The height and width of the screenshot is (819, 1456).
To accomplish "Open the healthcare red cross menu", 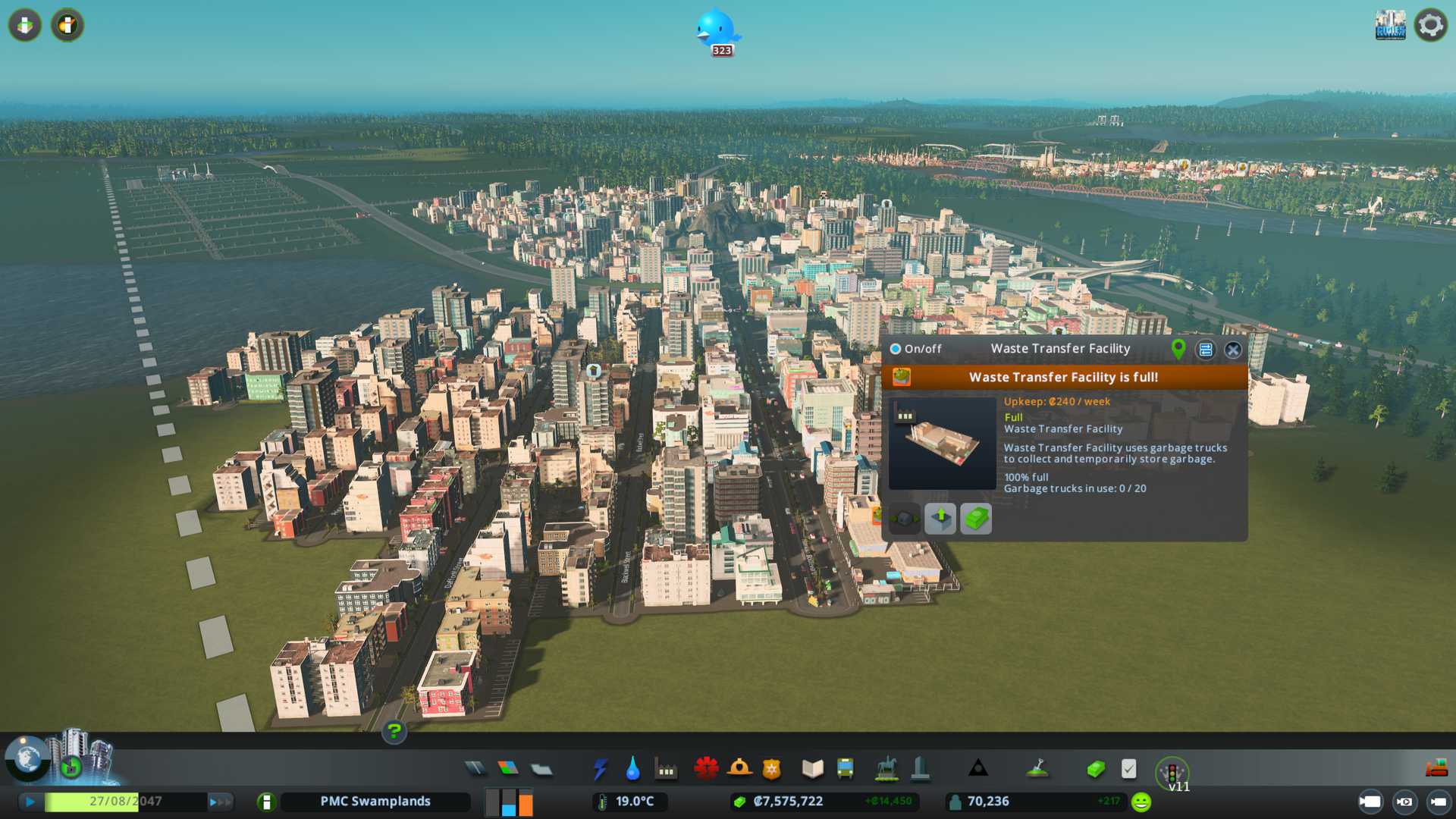I will click(x=706, y=769).
